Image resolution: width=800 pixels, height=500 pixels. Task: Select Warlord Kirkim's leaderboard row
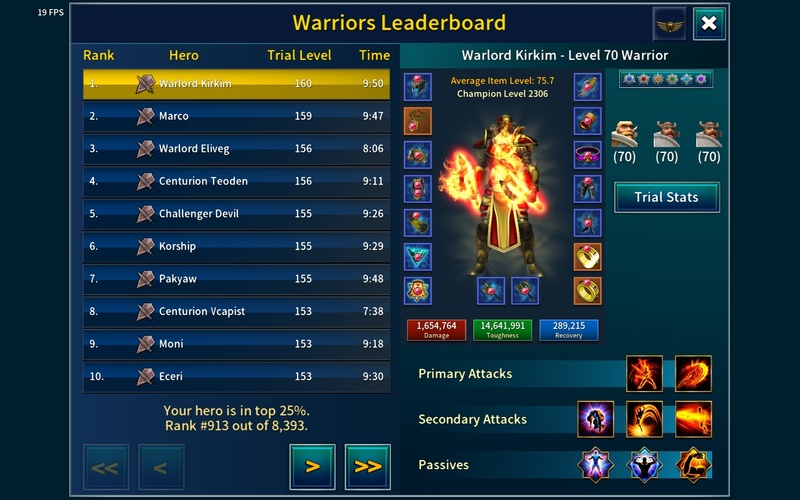(x=236, y=84)
